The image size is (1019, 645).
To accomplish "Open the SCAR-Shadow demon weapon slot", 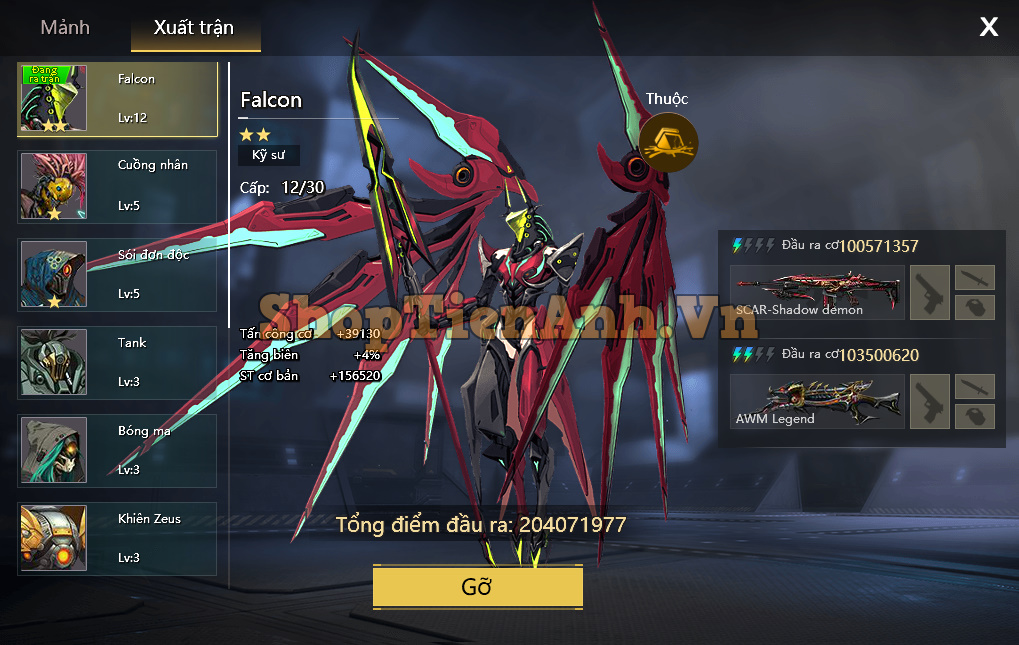I will coord(817,292).
